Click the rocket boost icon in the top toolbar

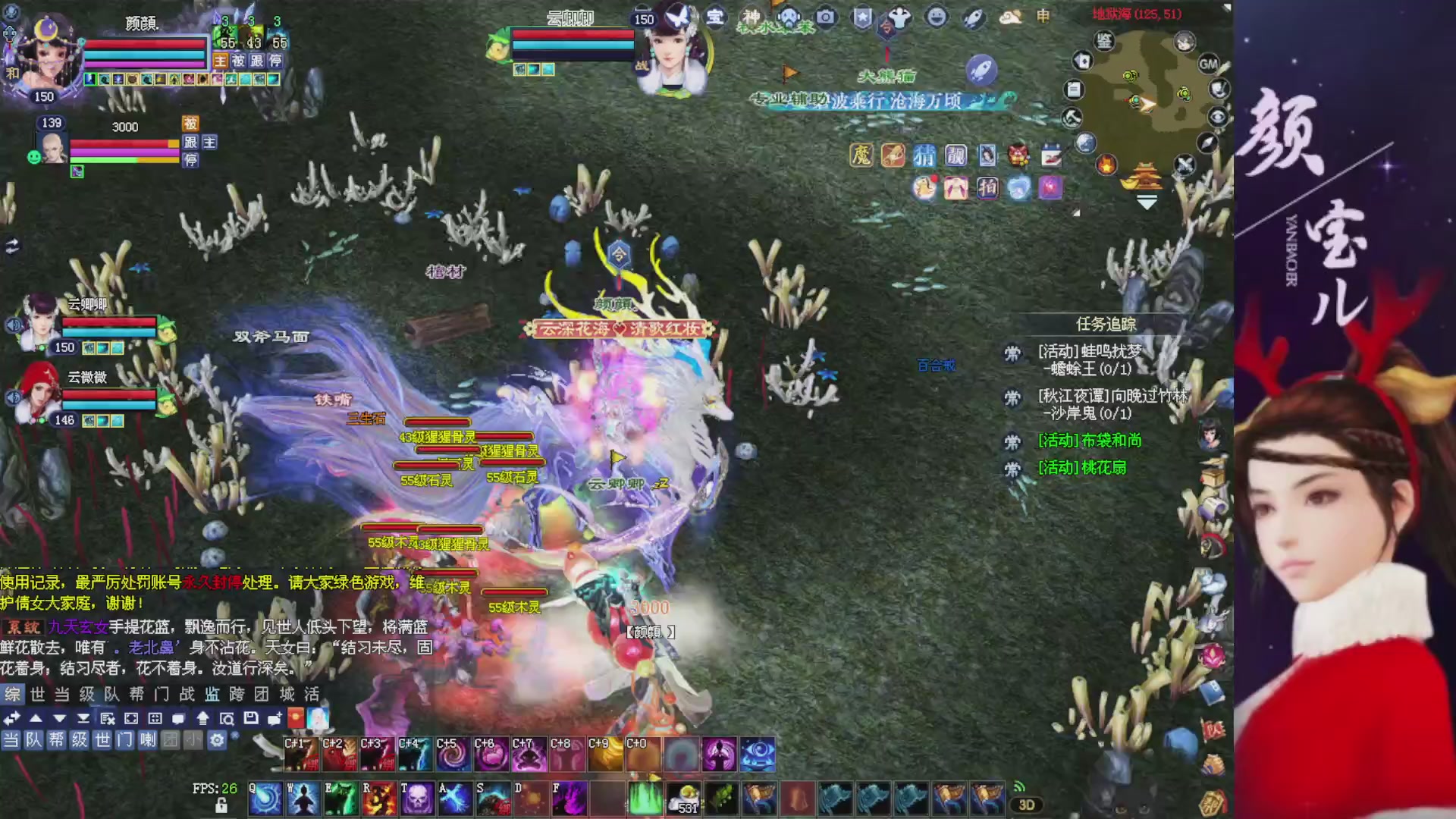pyautogui.click(x=973, y=18)
